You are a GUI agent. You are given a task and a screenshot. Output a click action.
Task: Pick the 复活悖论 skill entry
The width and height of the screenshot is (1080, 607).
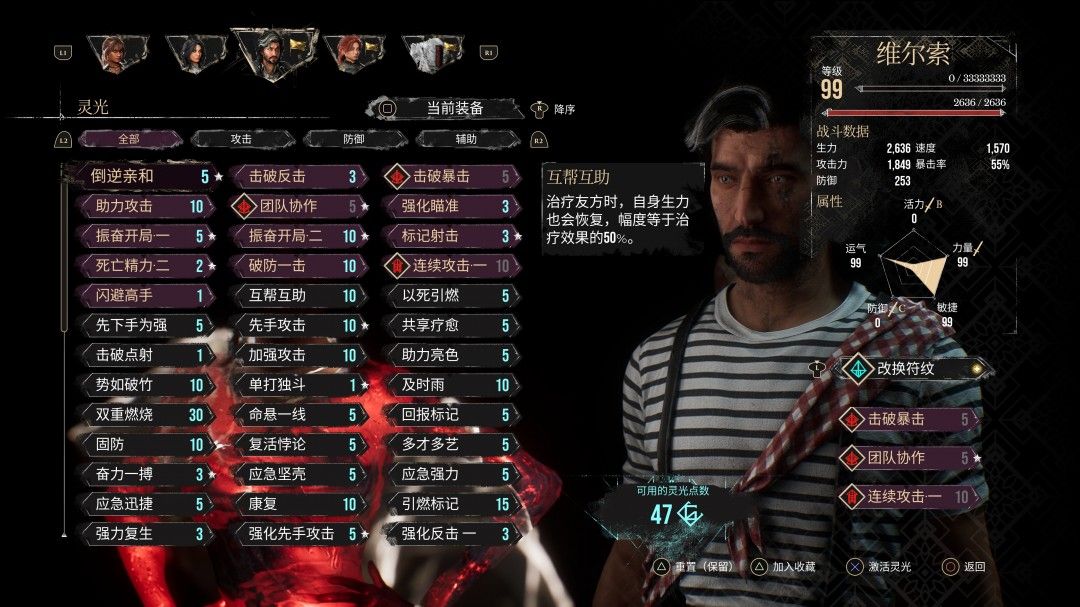click(295, 444)
